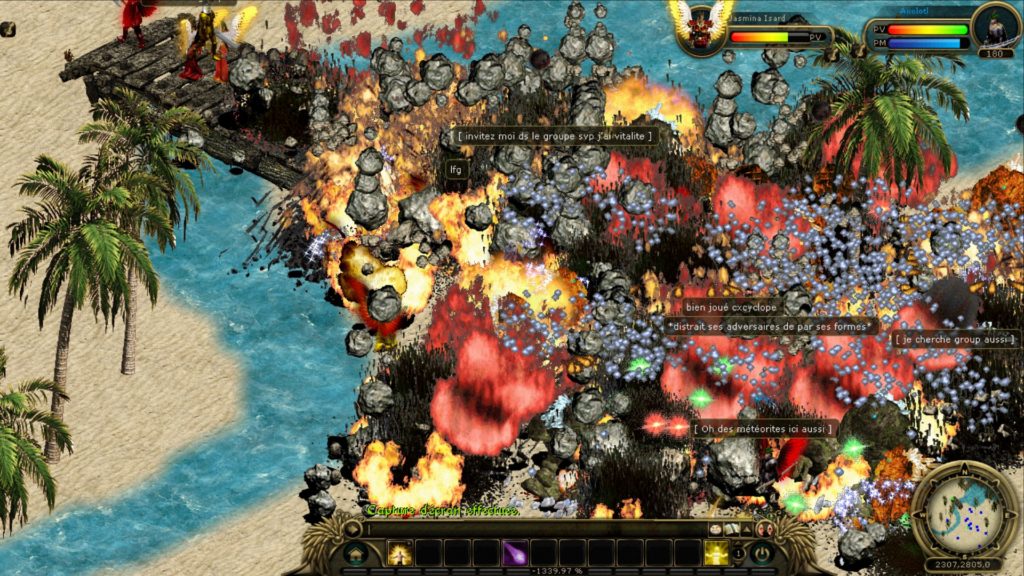Select the purple comet skill slot
The image size is (1024, 576).
click(x=516, y=552)
